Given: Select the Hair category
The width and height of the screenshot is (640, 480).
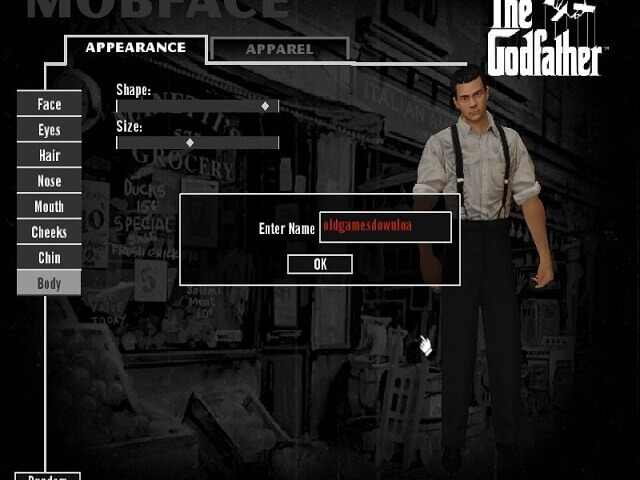Looking at the screenshot, I should point(49,155).
